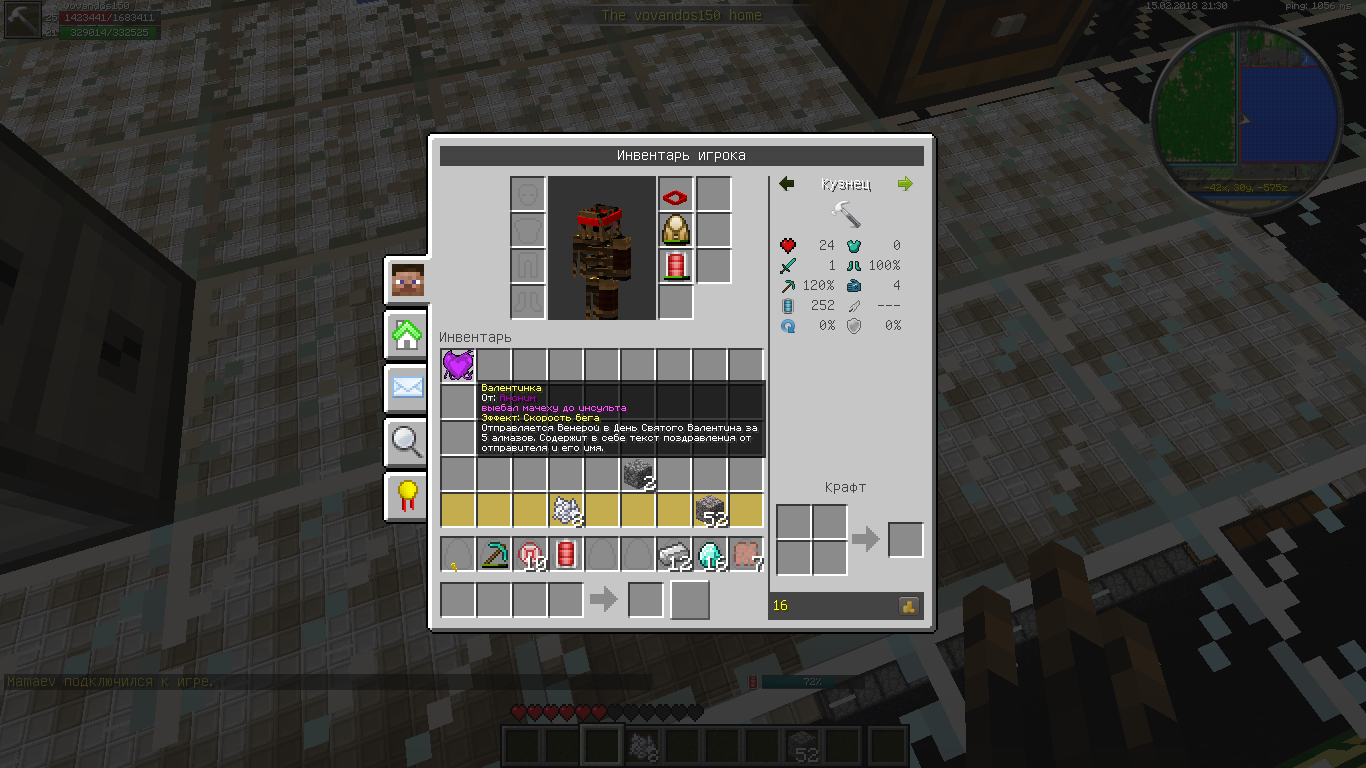Go to previous class with dark arrow

pyautogui.click(x=787, y=184)
